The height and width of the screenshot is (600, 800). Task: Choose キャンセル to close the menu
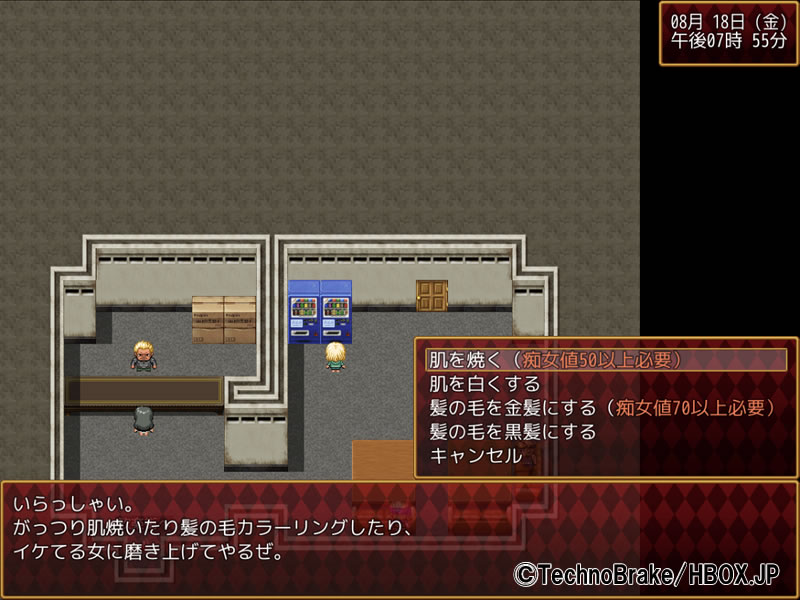pyautogui.click(x=475, y=456)
